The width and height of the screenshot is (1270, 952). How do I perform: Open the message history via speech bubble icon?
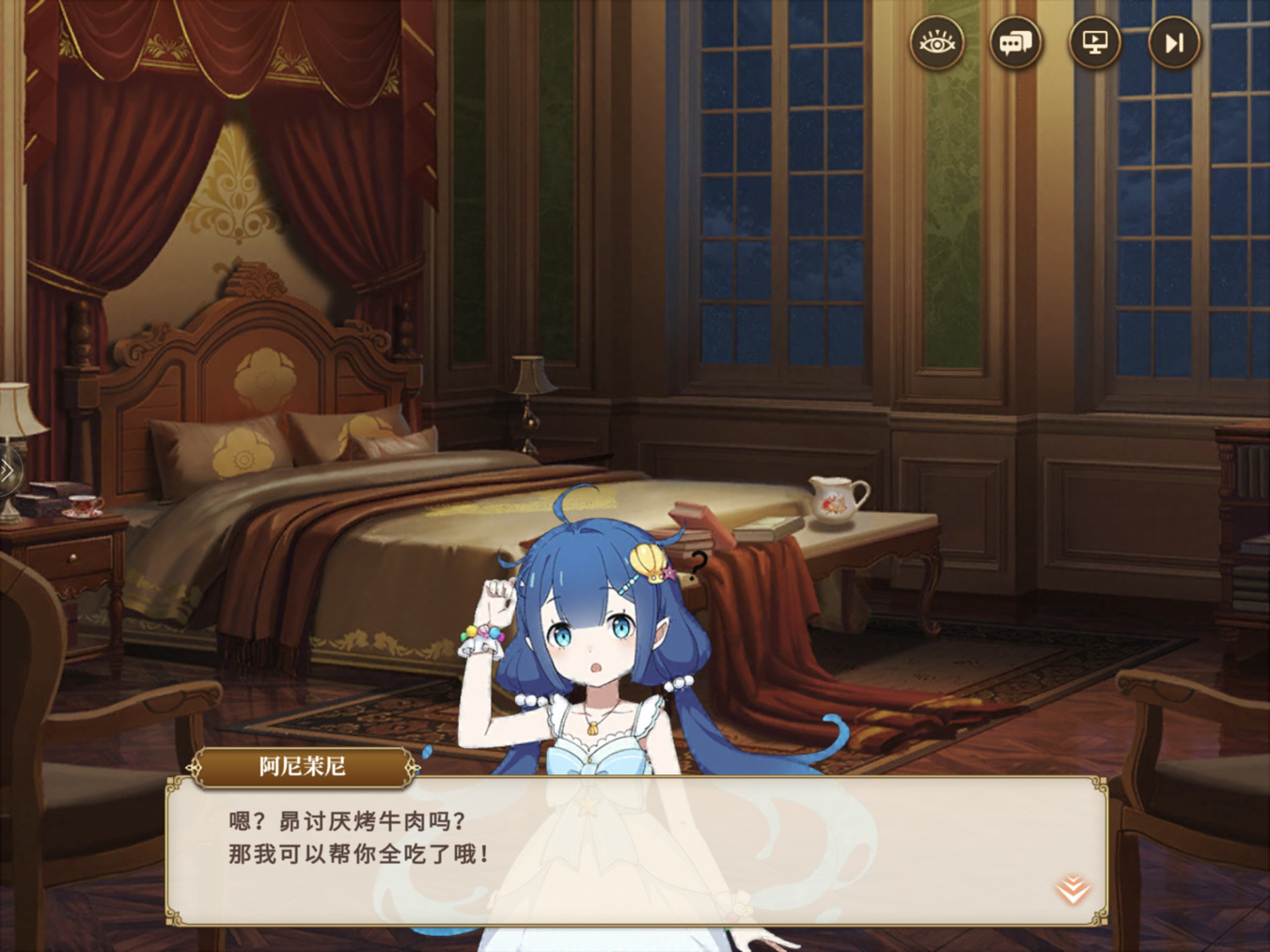1015,41
